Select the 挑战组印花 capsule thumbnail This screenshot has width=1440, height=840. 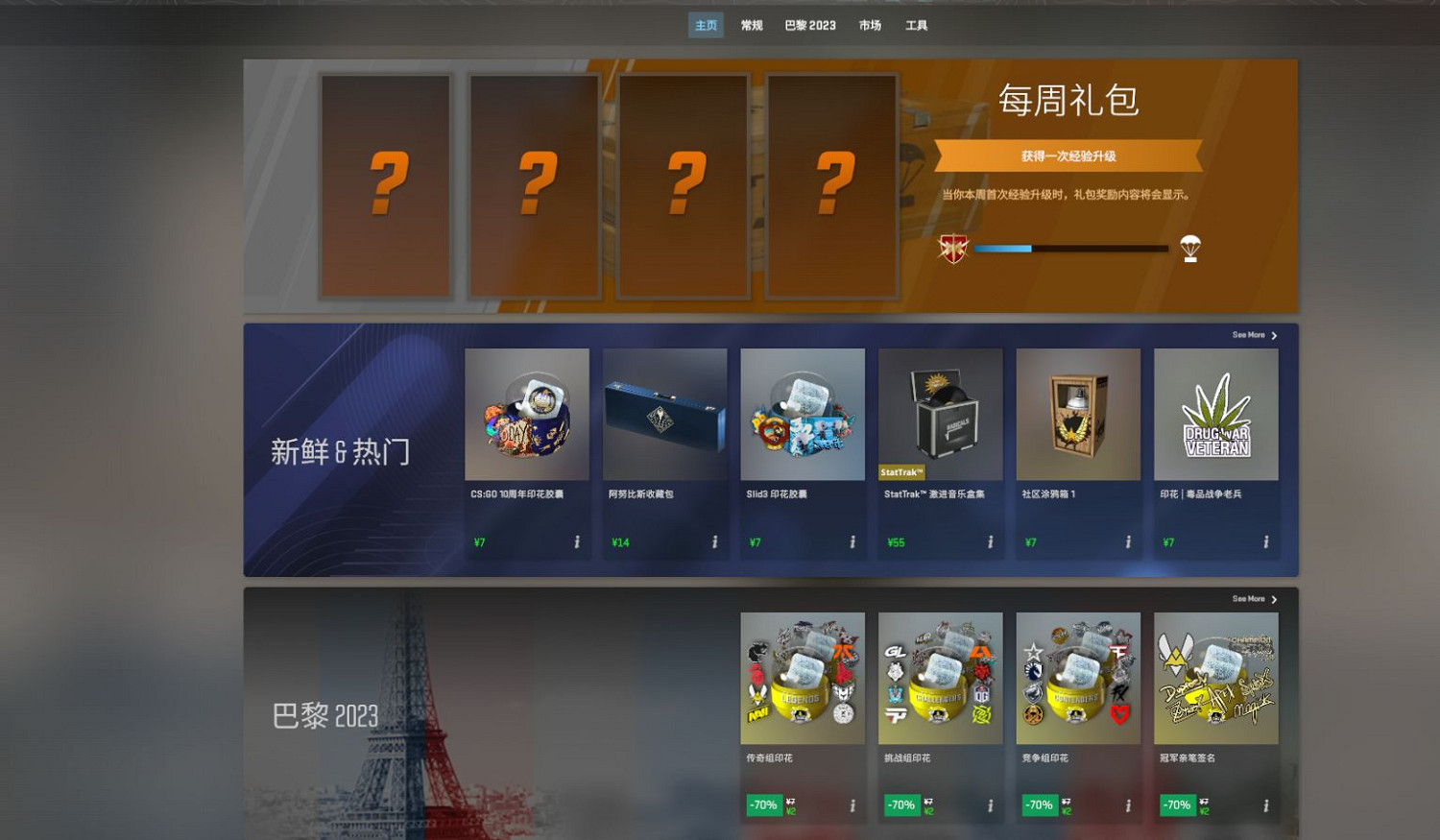[939, 679]
